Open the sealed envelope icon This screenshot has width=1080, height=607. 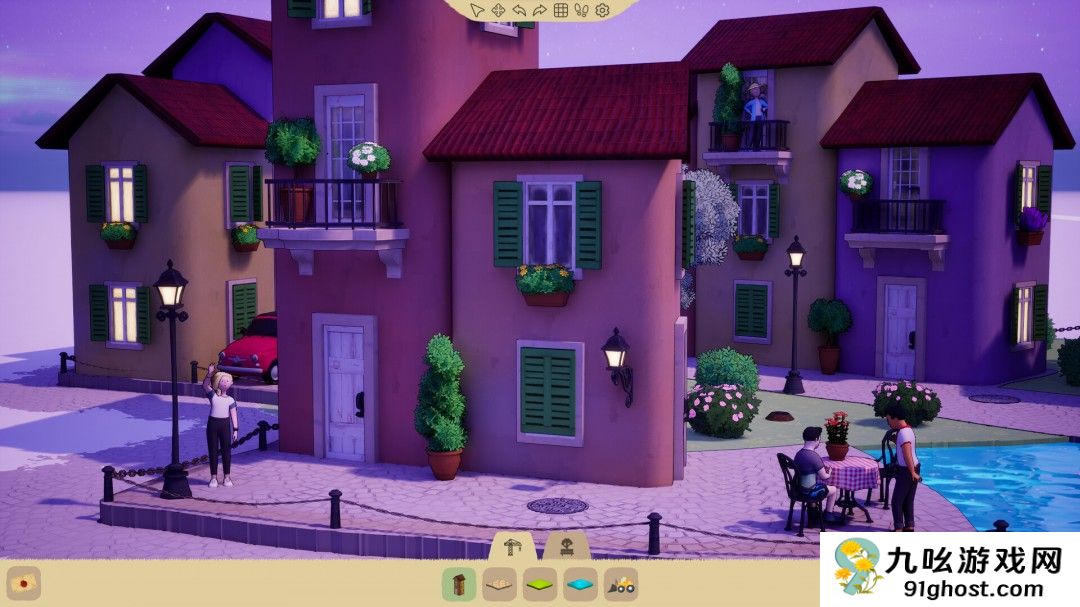[x=24, y=583]
